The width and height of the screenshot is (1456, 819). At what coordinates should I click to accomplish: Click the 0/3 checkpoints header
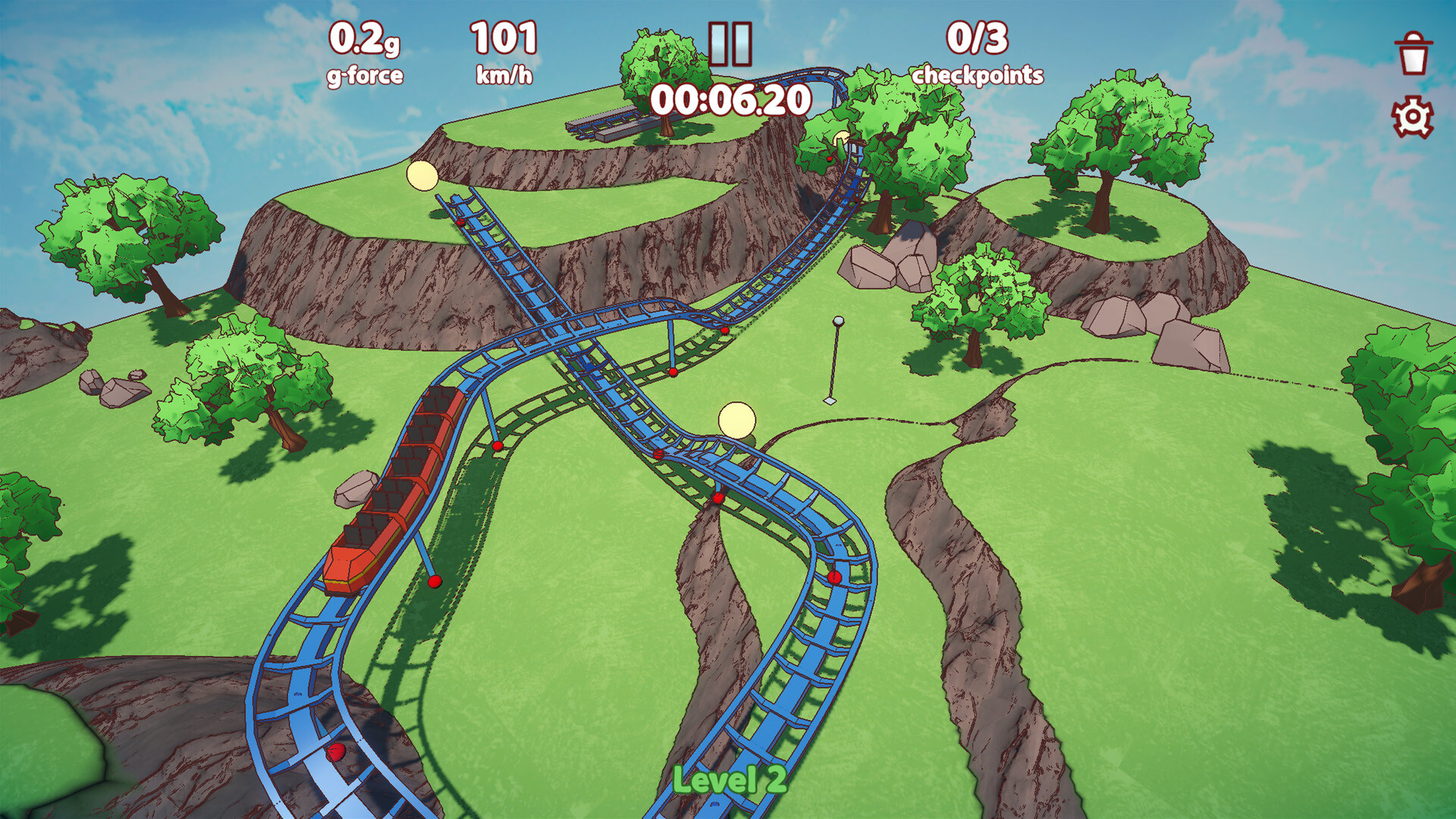tap(978, 38)
